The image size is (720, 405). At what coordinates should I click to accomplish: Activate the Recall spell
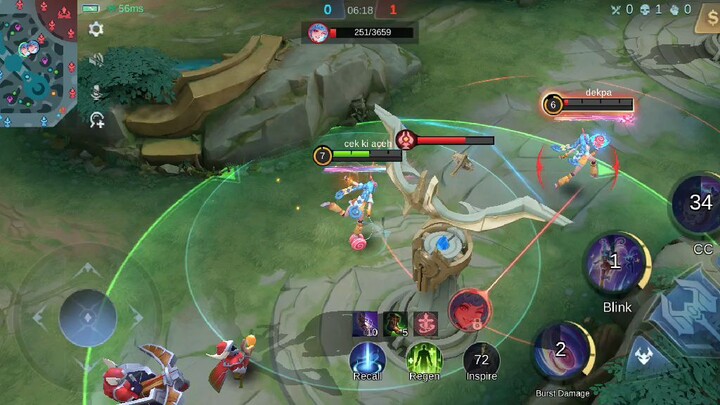[x=367, y=358]
